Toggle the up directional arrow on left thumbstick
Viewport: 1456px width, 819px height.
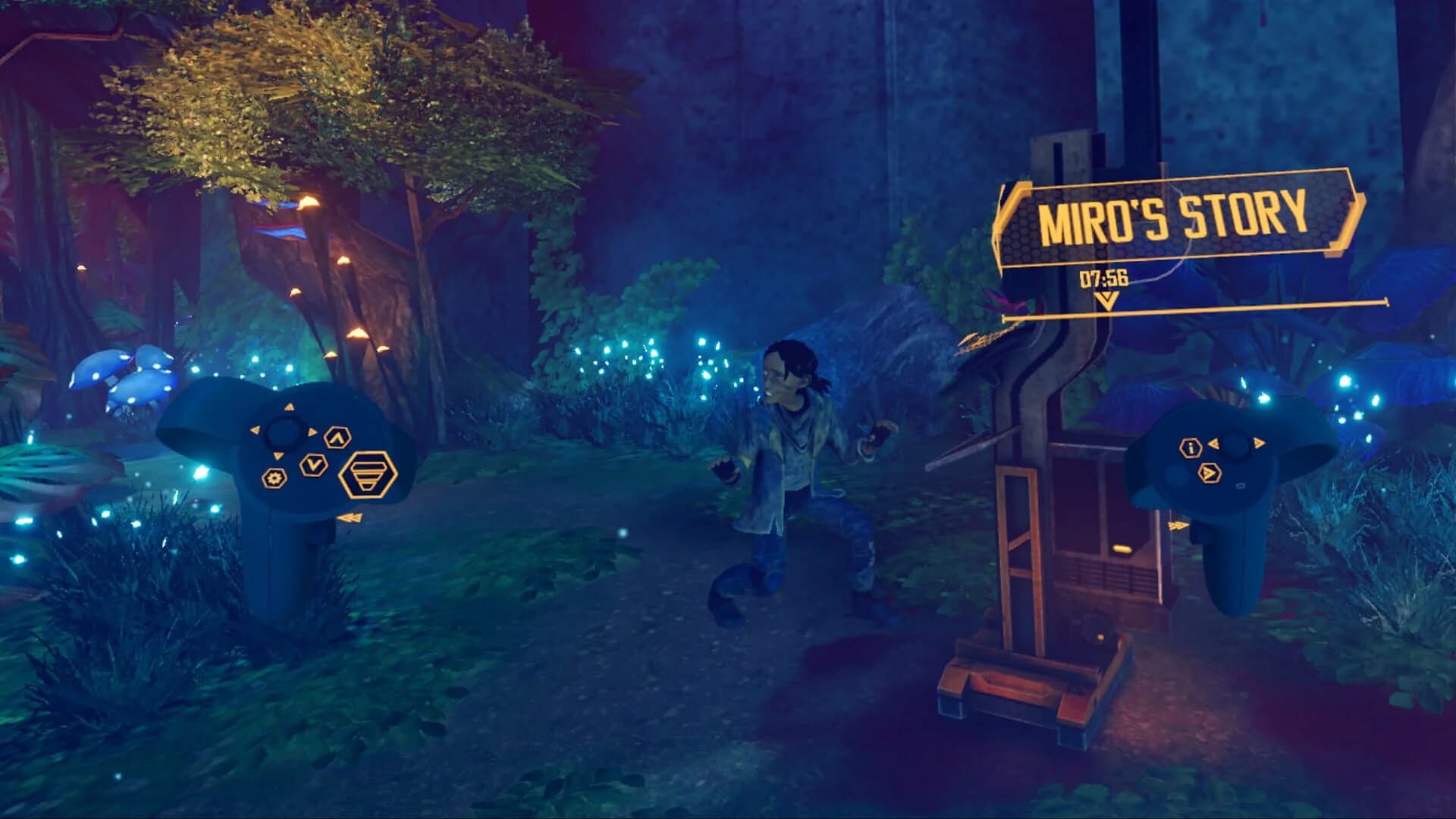coord(290,407)
